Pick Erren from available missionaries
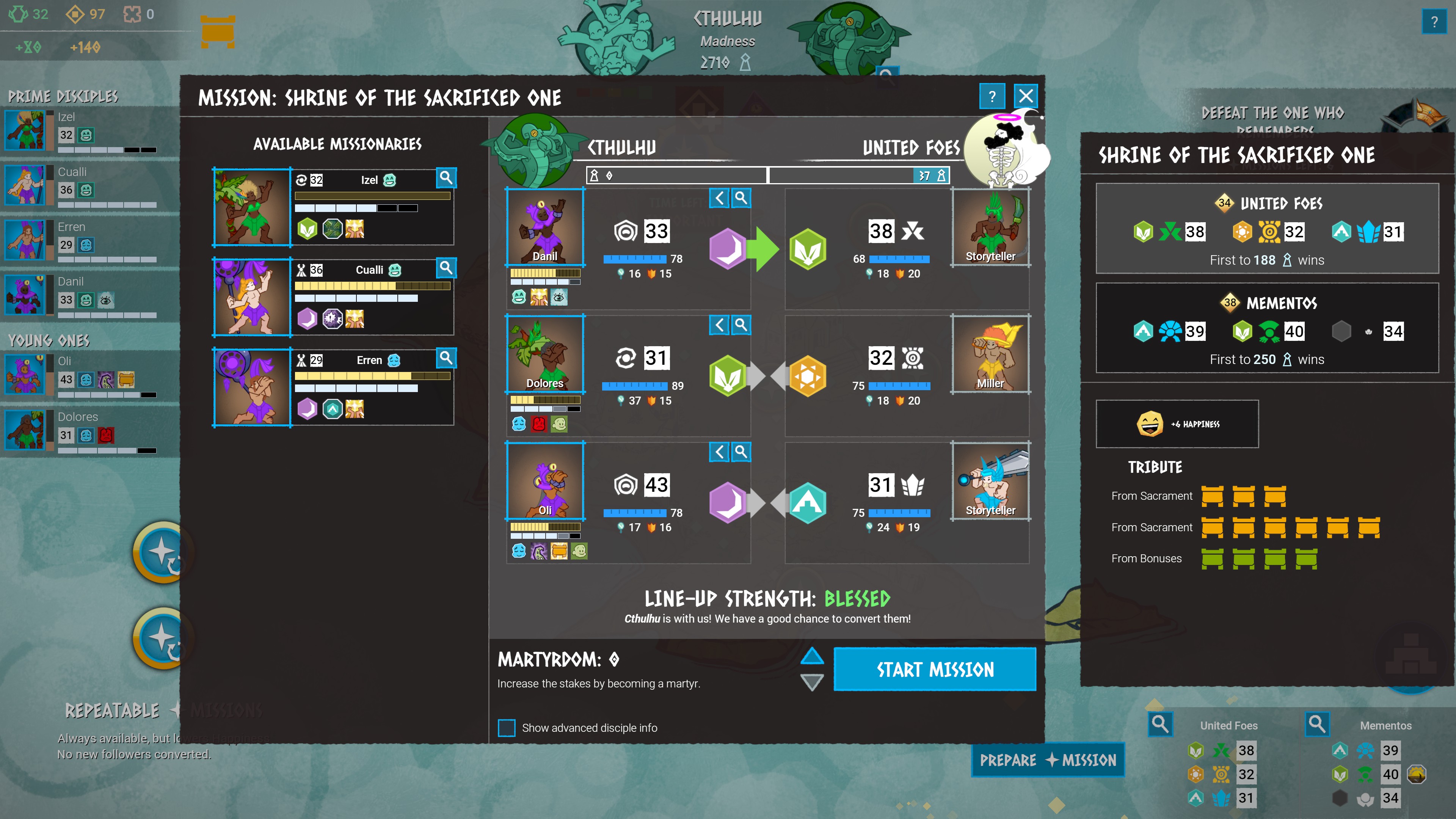Screen dimensions: 1456x819 (252, 388)
